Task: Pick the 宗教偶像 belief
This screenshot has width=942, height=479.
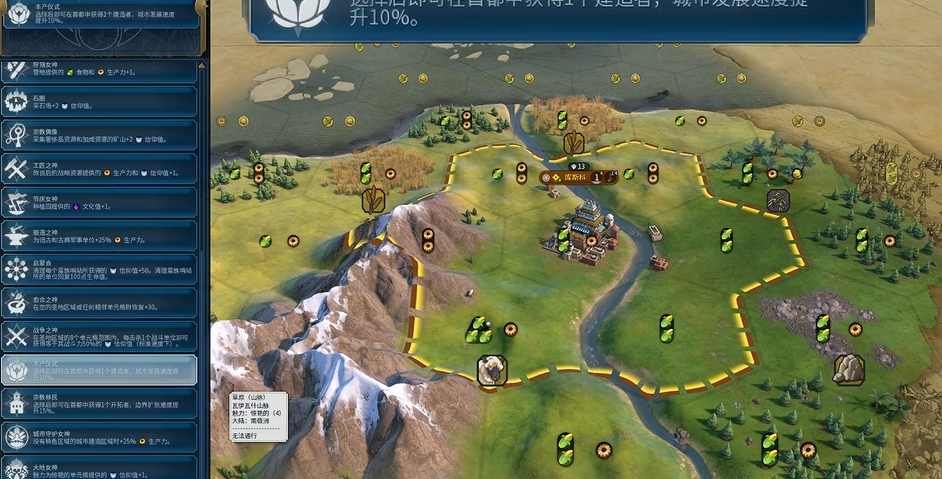Action: [100, 135]
